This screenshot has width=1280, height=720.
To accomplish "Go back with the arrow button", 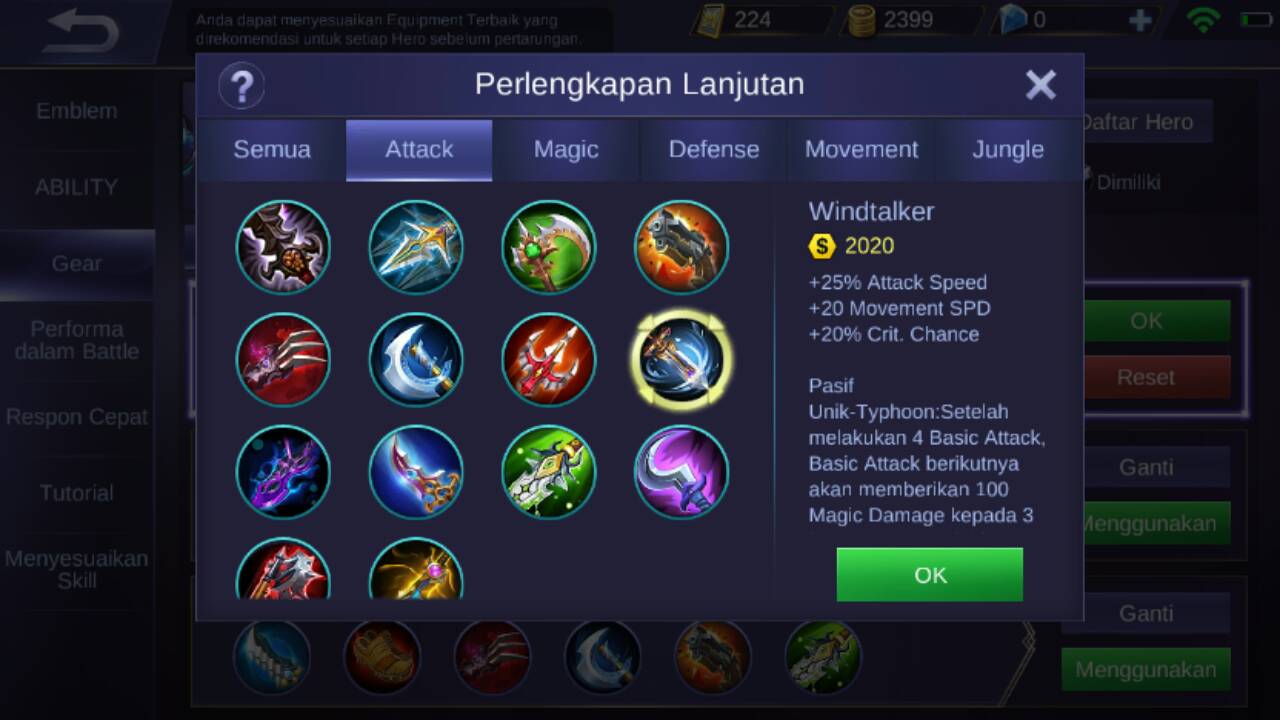I will (x=82, y=32).
